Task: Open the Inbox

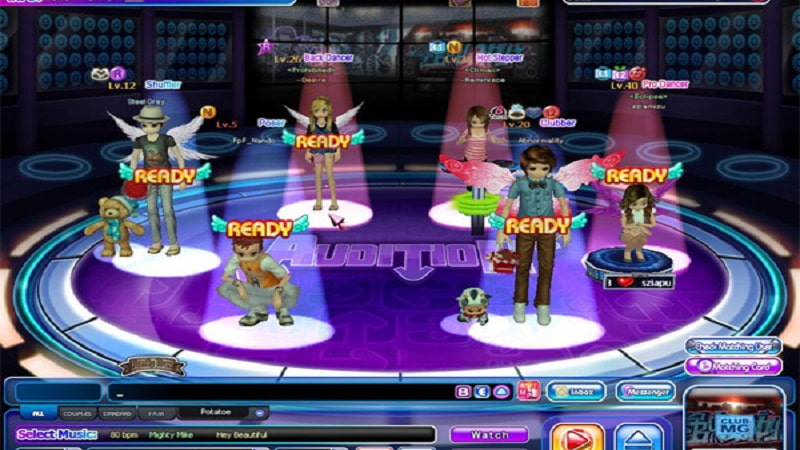Action: tap(576, 391)
